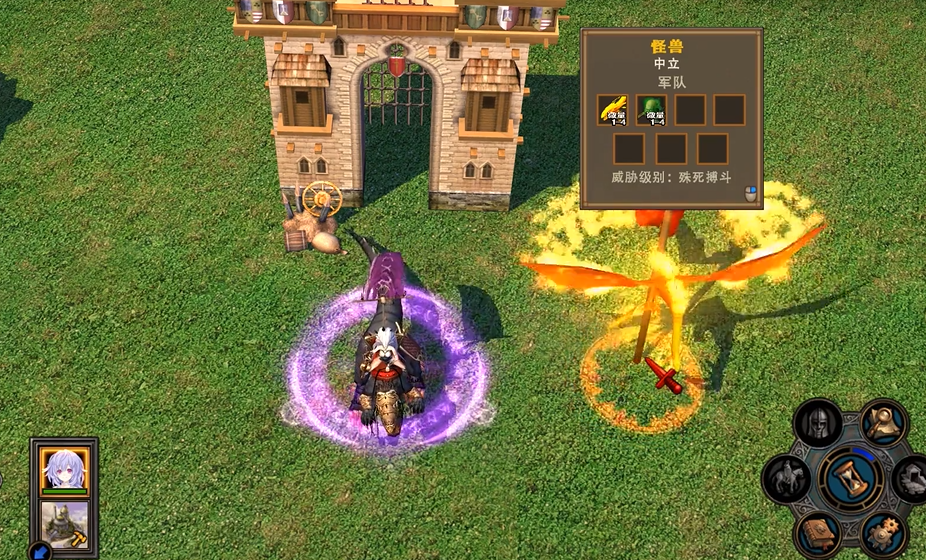Image resolution: width=926 pixels, height=560 pixels.
Task: Open the town portrait with hammer
Action: (x=65, y=523)
